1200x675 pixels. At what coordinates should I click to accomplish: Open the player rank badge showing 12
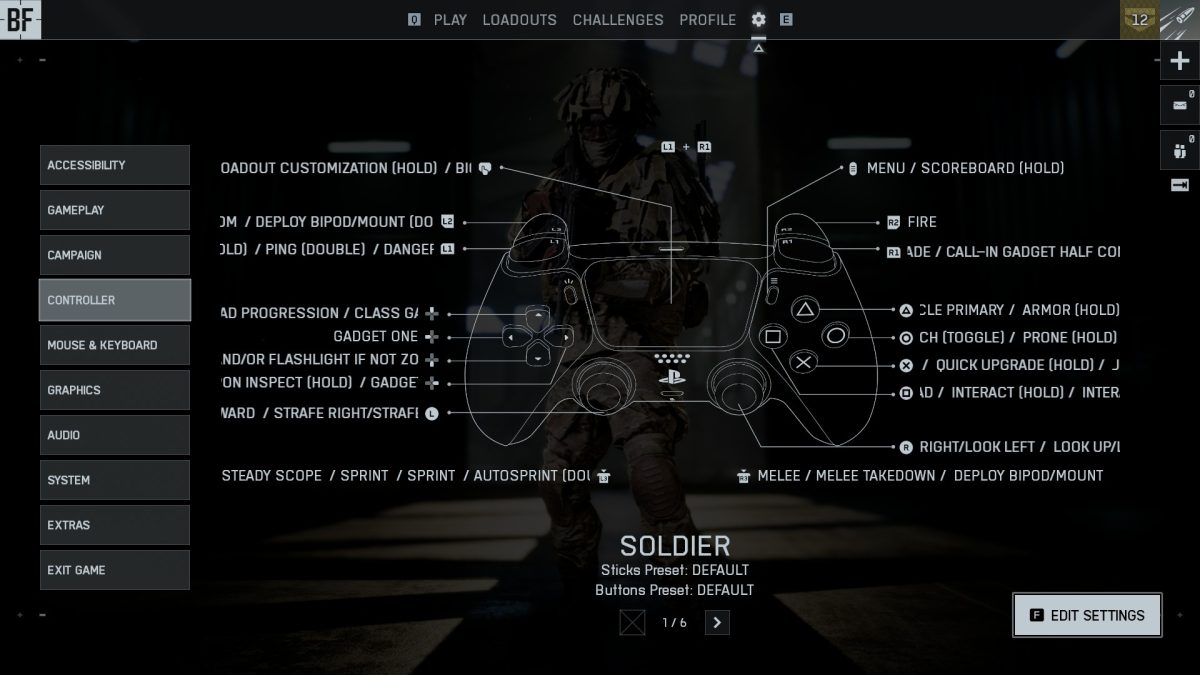pyautogui.click(x=1139, y=19)
